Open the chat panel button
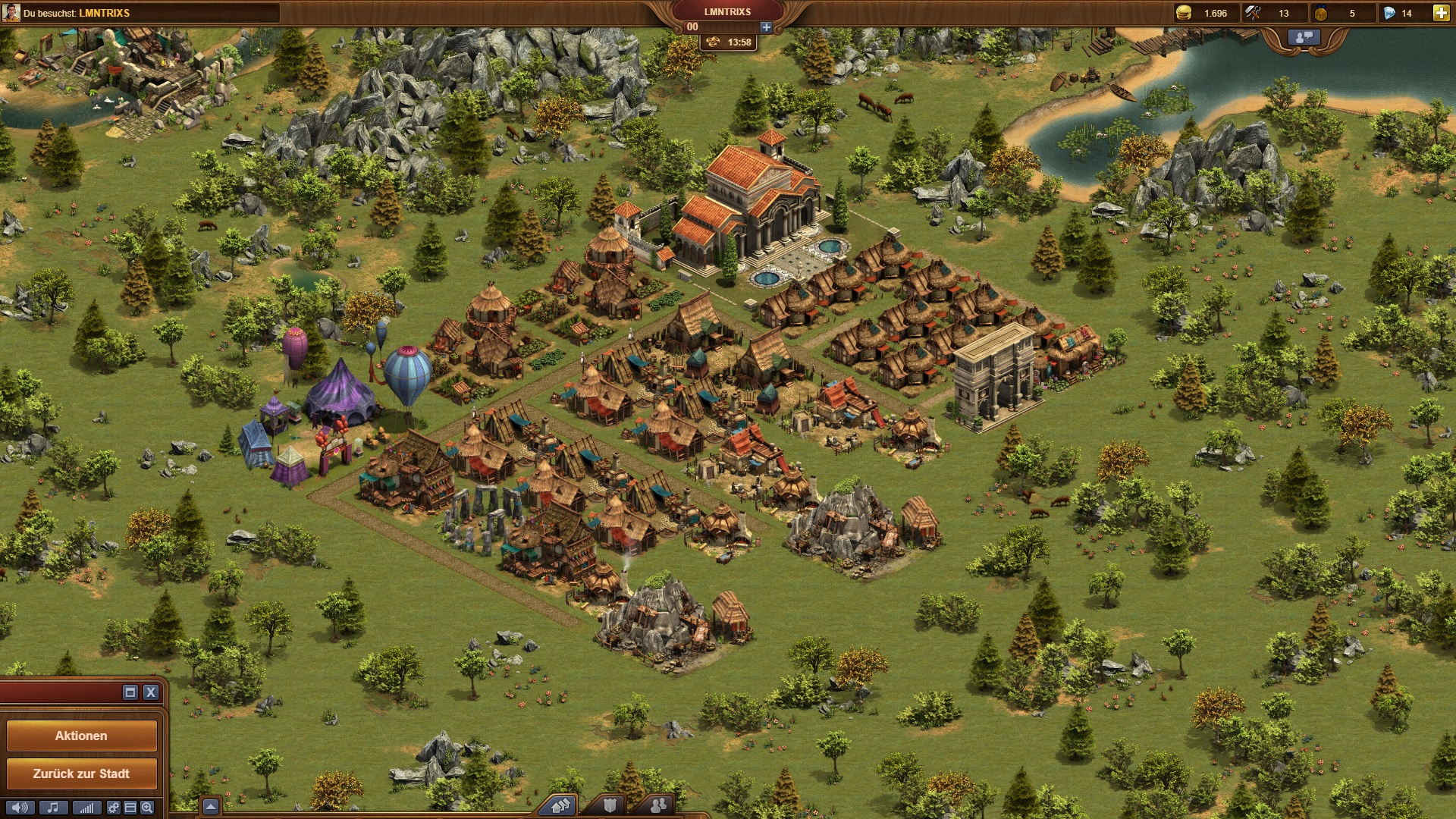 tap(1304, 37)
